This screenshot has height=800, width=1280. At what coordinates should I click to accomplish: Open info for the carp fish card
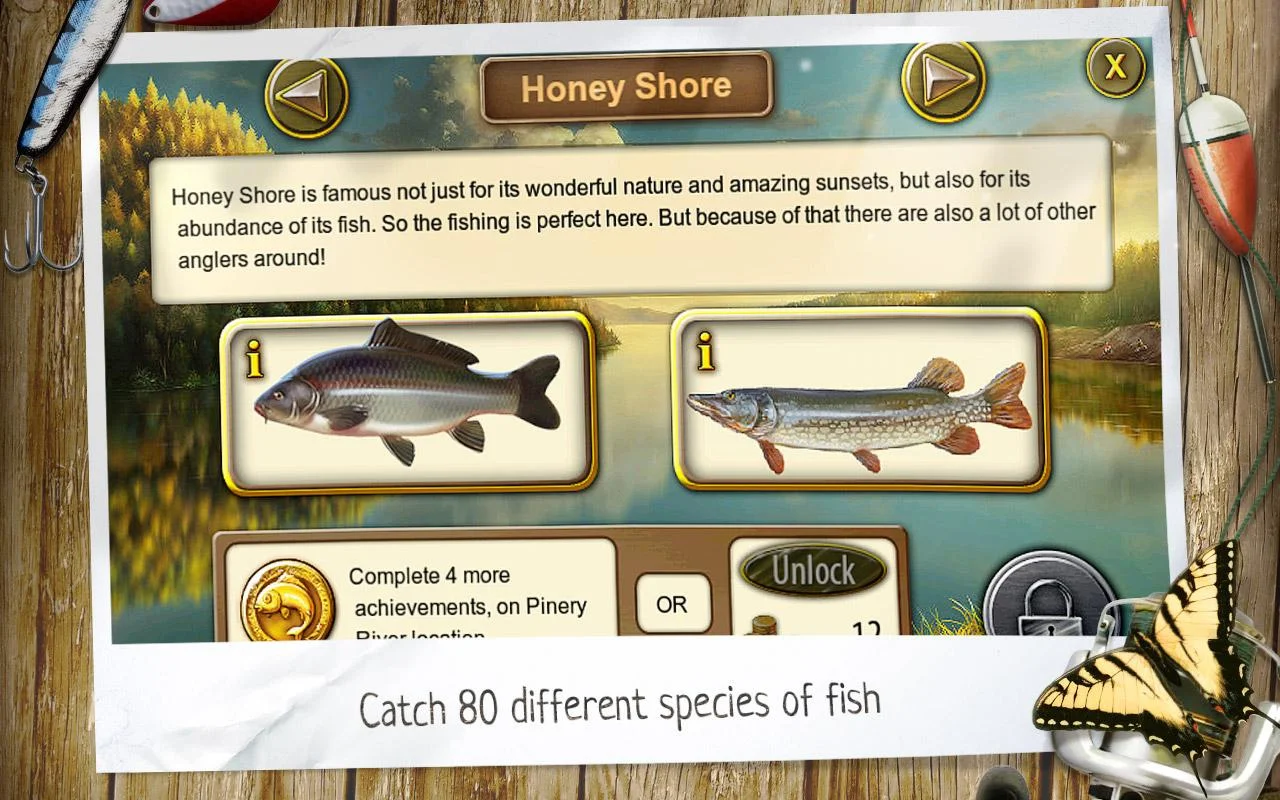[255, 360]
